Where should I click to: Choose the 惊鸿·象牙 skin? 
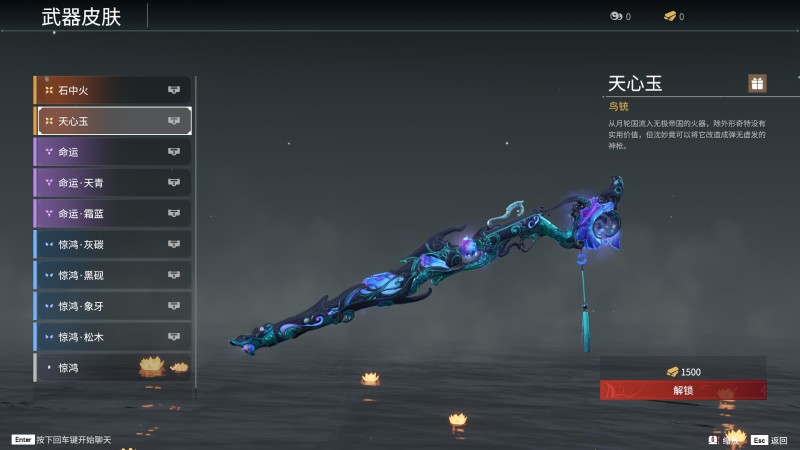tap(112, 306)
